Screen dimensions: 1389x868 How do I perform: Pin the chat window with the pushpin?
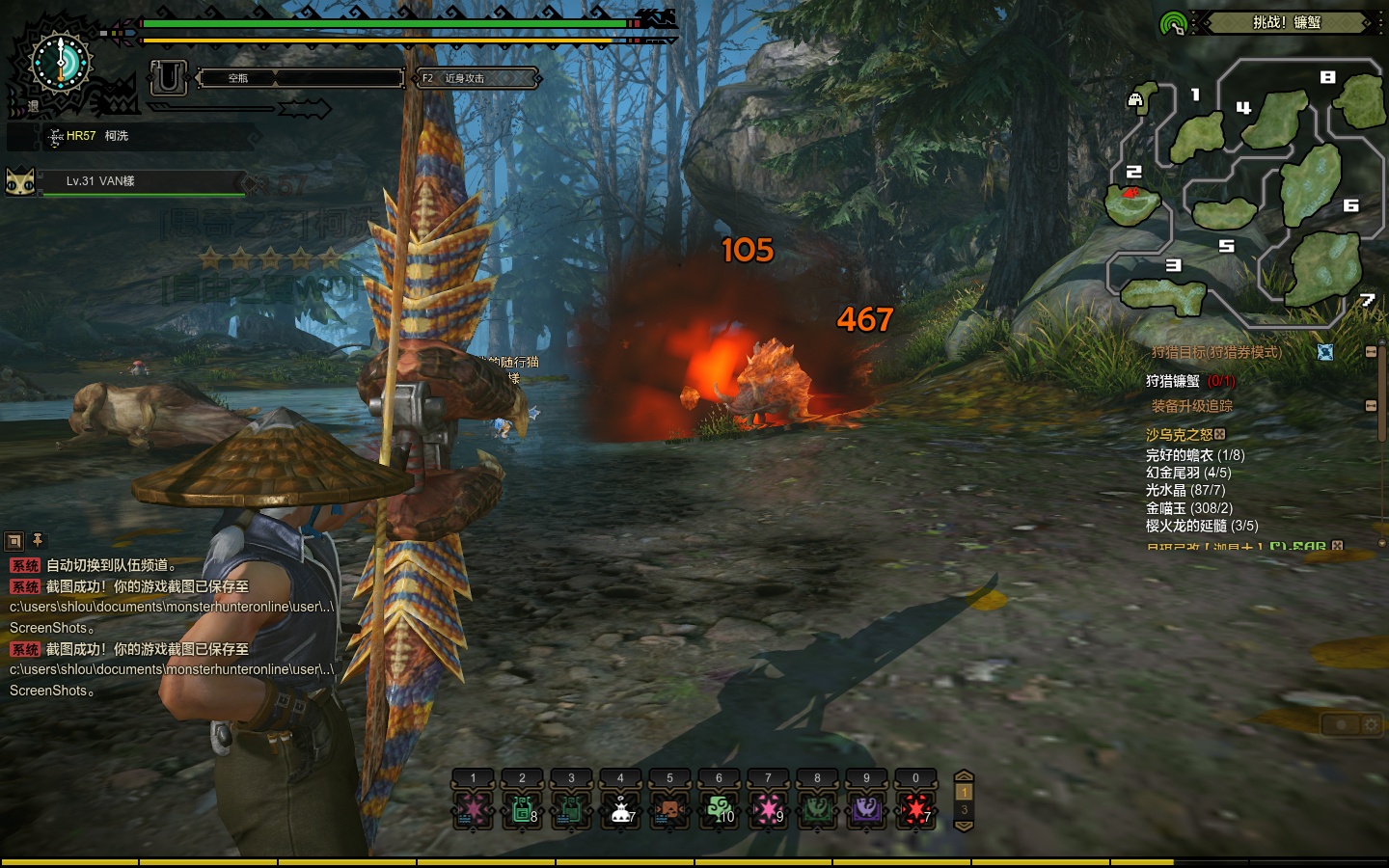click(38, 540)
